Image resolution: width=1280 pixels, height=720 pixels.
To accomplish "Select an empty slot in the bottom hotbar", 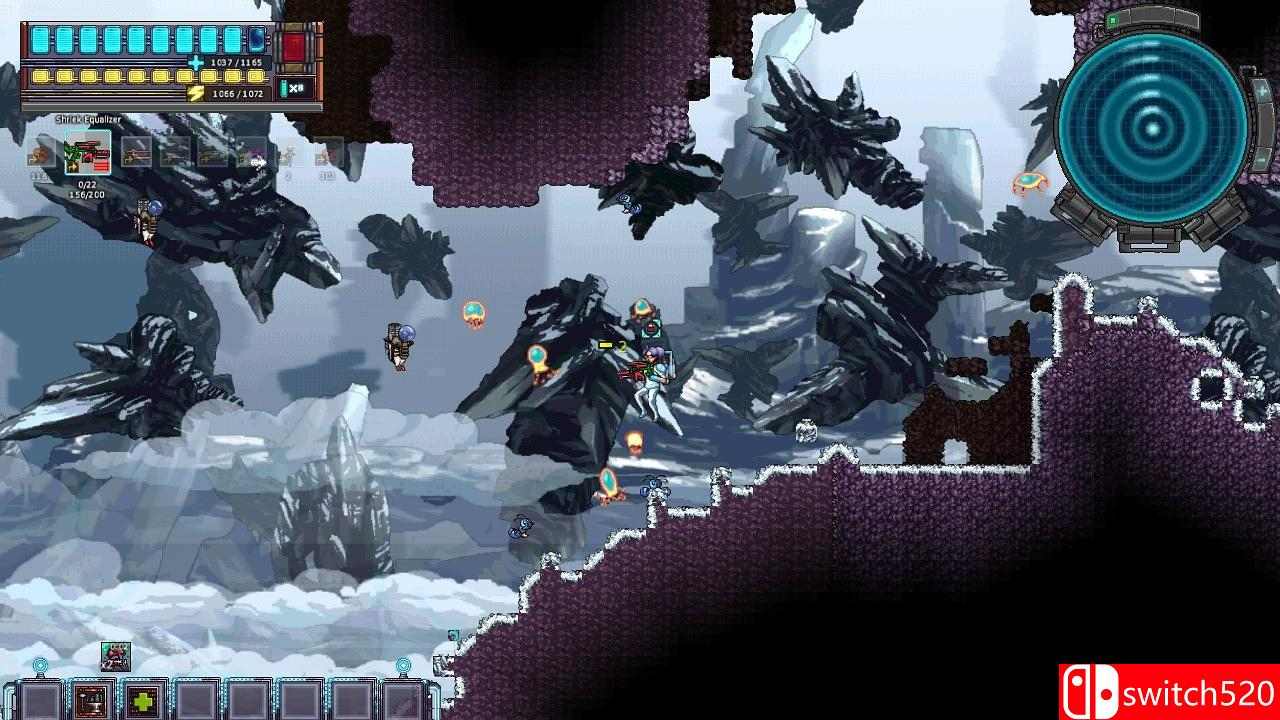I will [x=197, y=699].
